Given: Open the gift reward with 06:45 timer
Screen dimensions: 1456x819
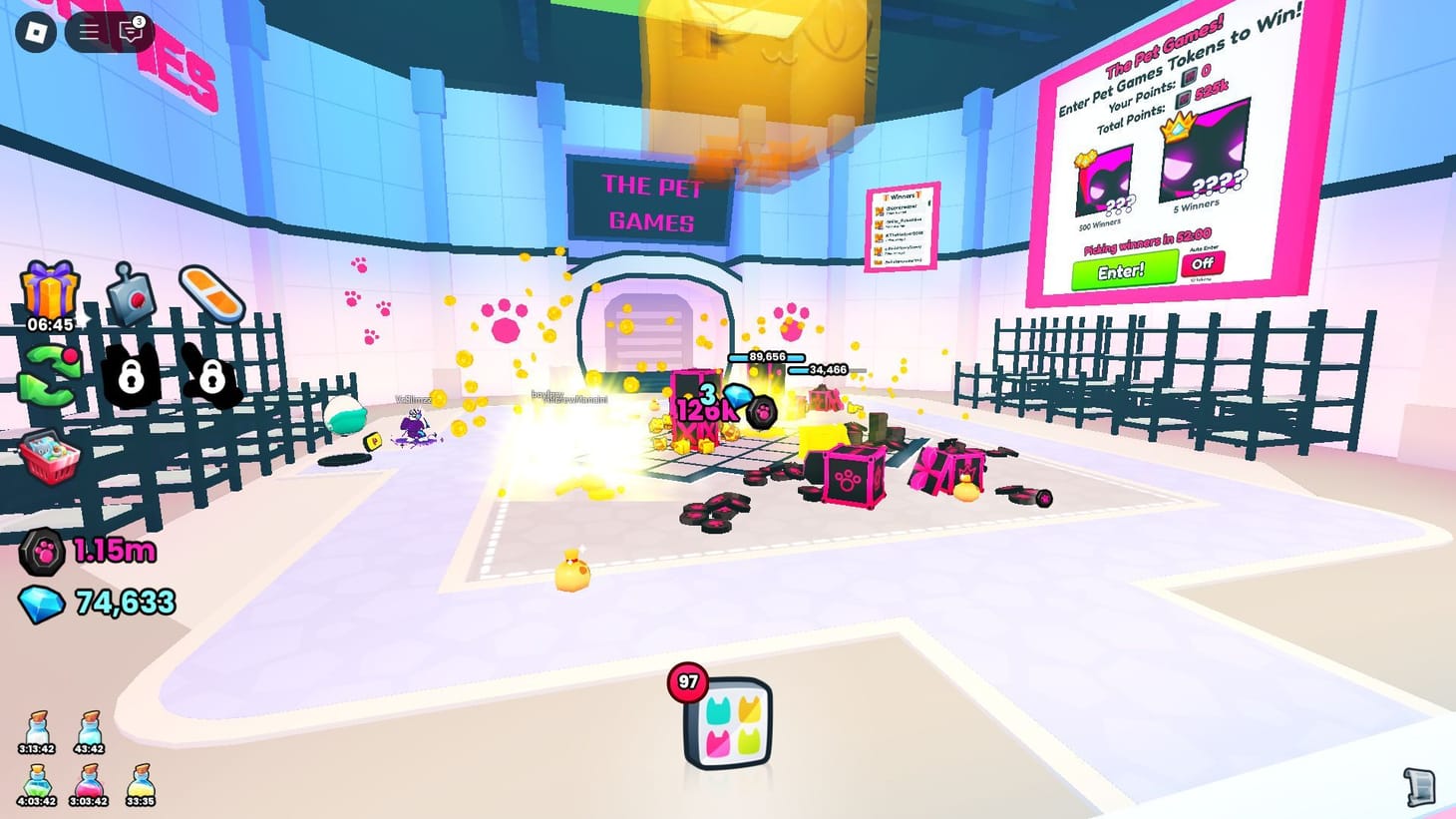Looking at the screenshot, I should [x=52, y=289].
